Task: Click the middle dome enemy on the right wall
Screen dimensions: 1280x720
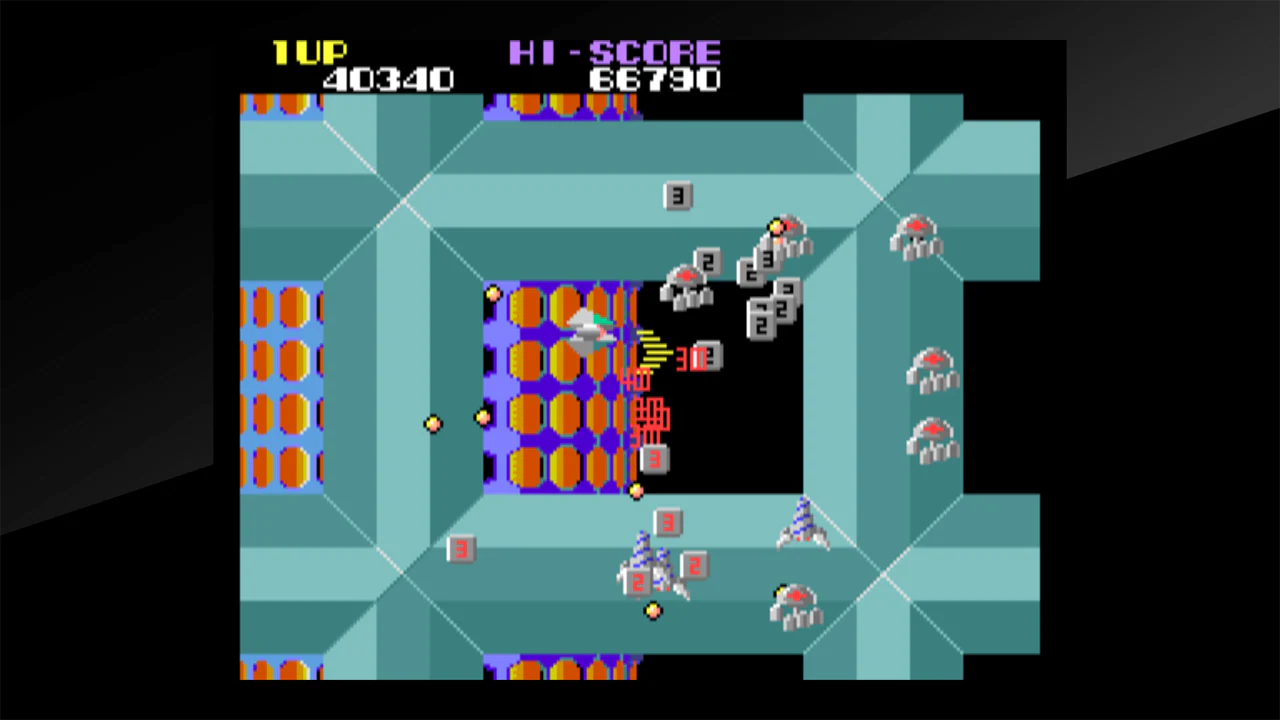Action: coord(931,370)
